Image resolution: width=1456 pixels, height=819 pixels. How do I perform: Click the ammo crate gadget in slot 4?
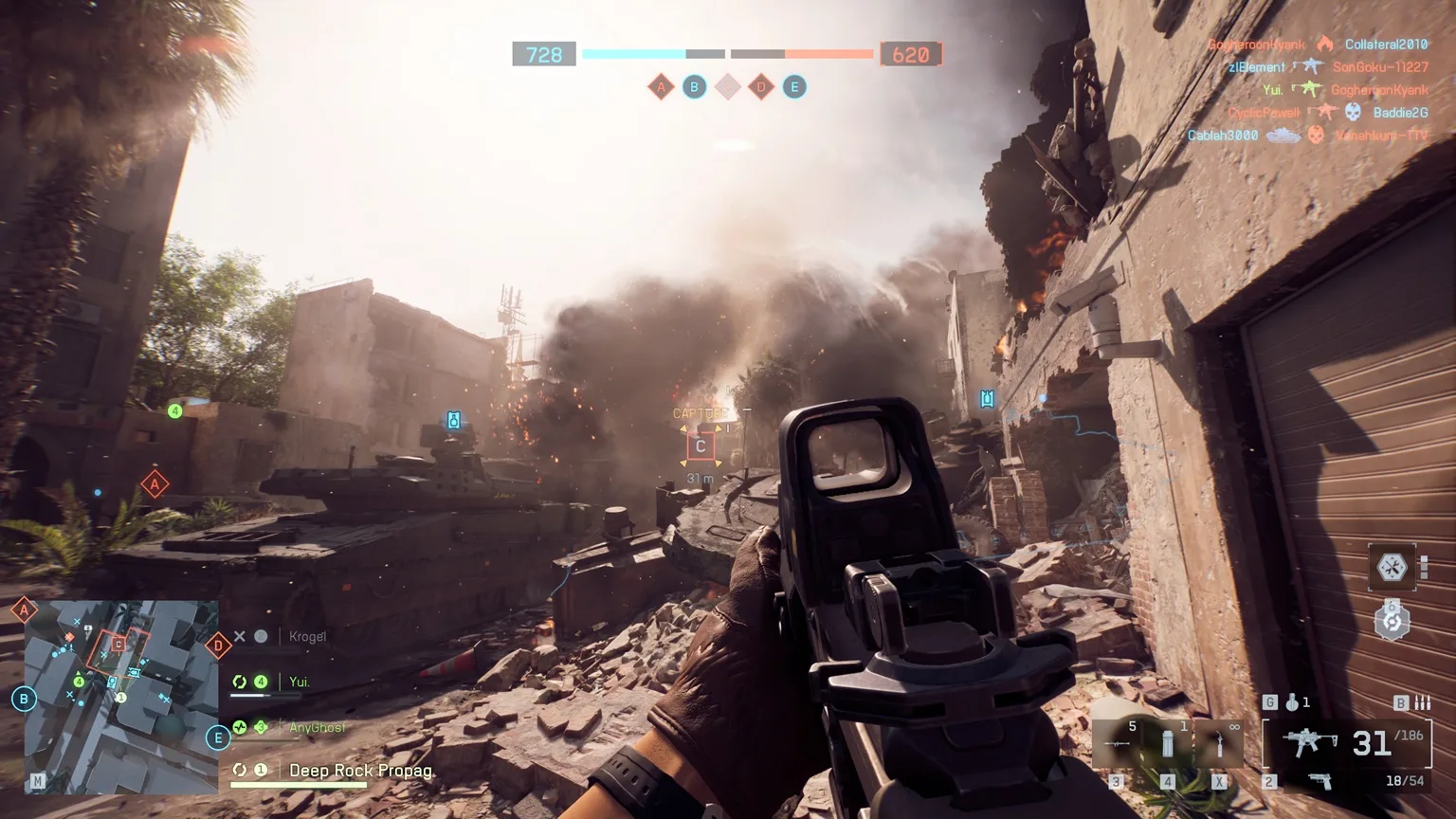1168,742
